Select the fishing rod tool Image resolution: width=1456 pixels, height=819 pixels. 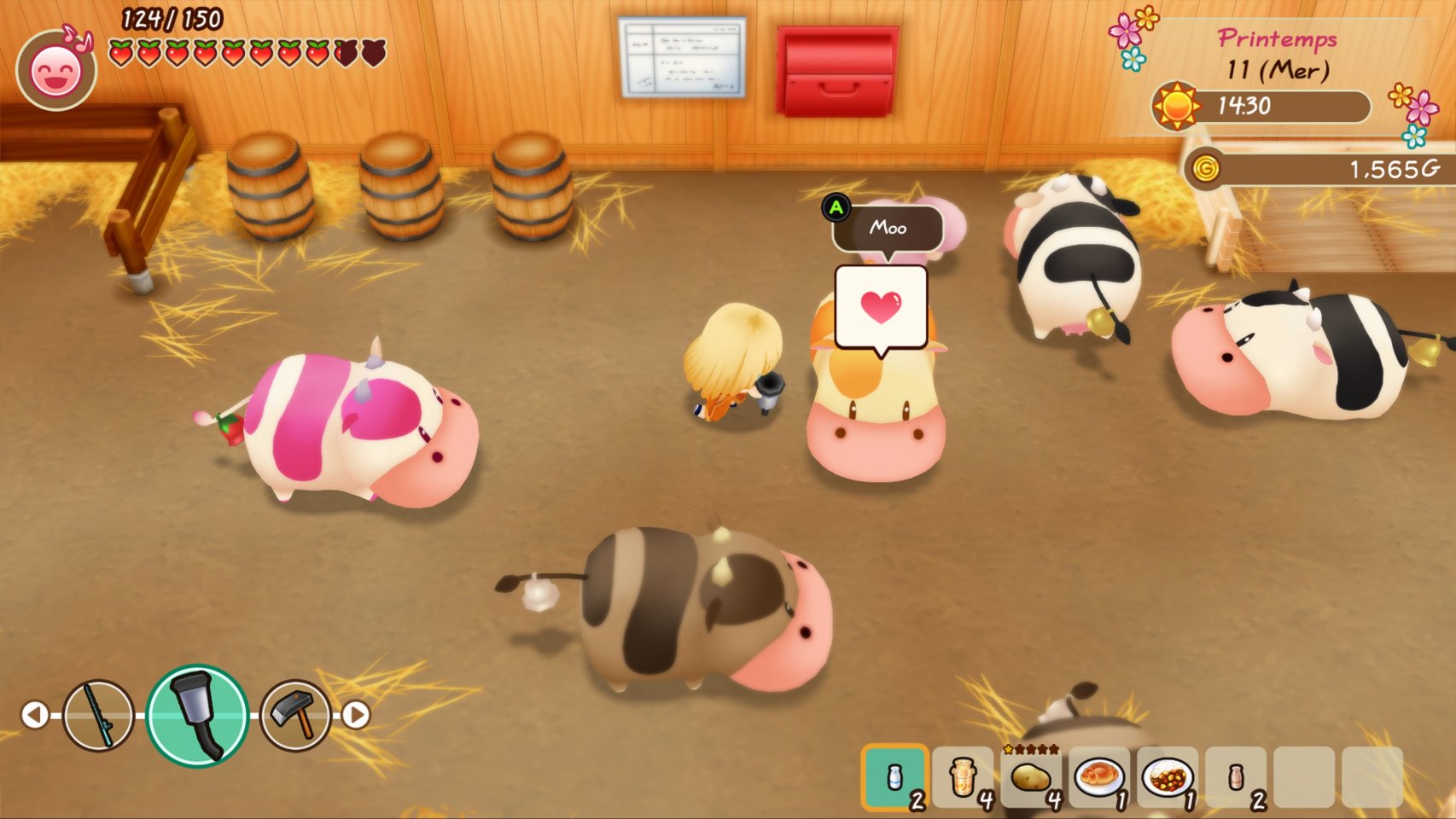[98, 715]
